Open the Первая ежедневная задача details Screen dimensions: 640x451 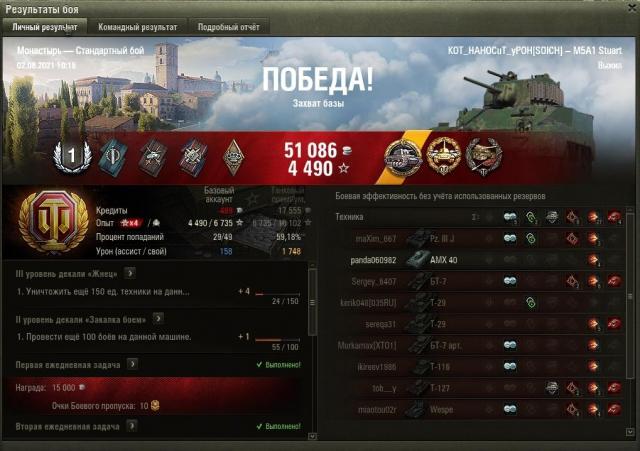tap(131, 365)
